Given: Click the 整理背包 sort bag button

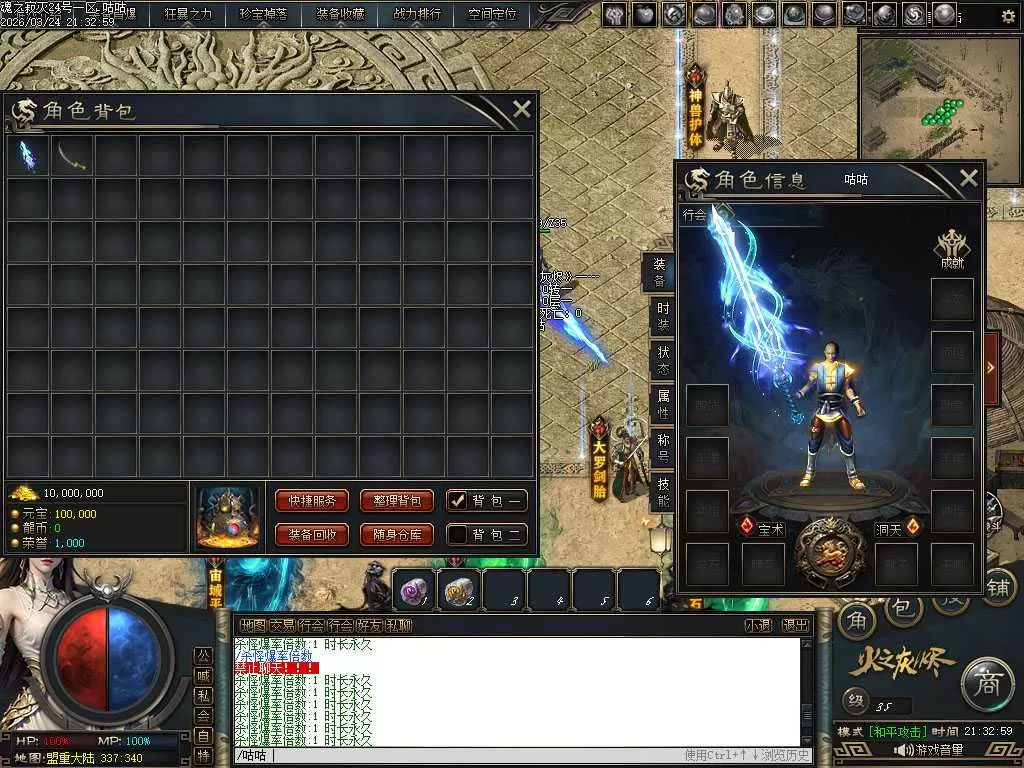Looking at the screenshot, I should click(396, 501).
